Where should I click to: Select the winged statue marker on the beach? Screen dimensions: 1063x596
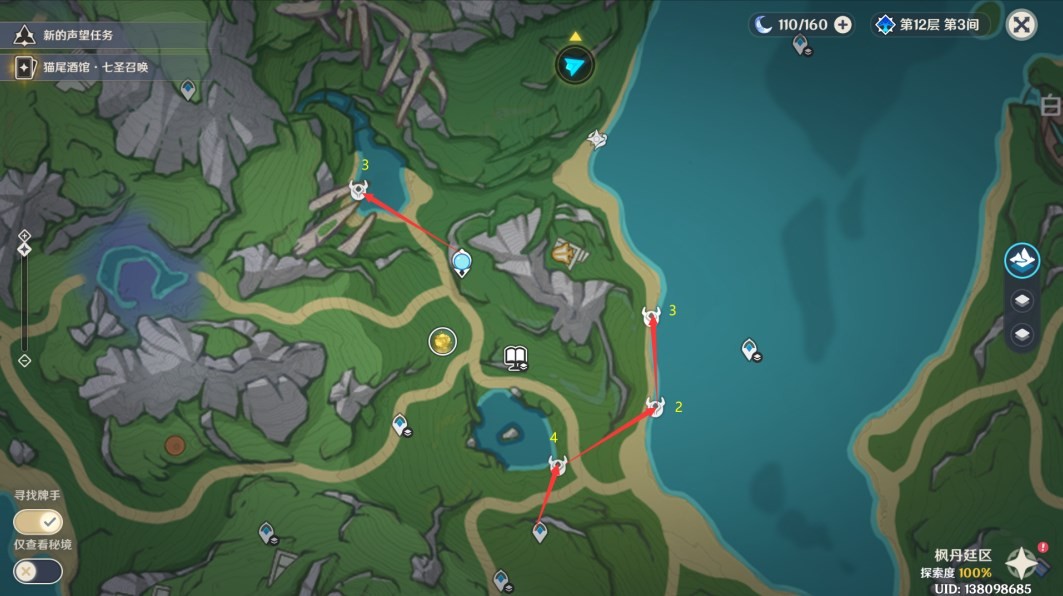597,139
